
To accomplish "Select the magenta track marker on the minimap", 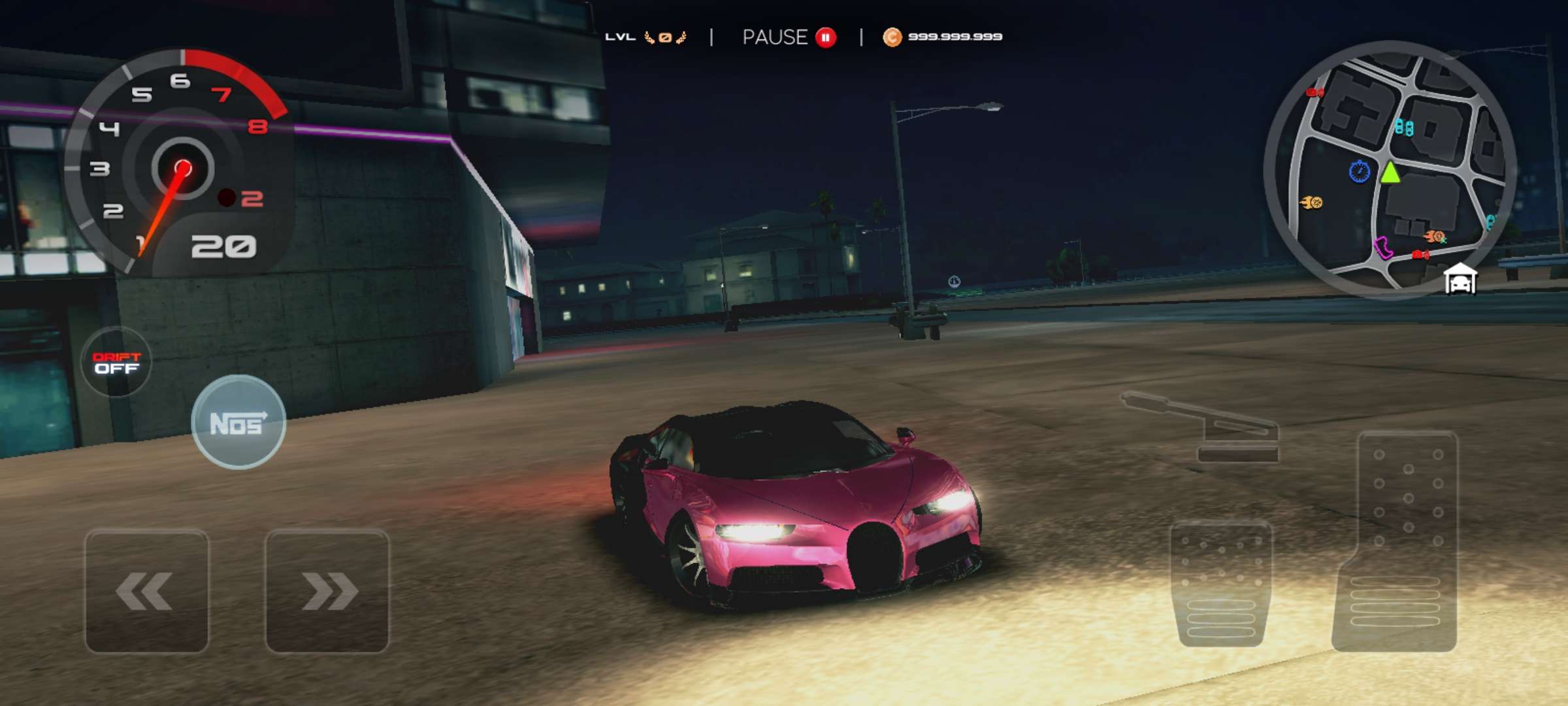I will (1382, 248).
